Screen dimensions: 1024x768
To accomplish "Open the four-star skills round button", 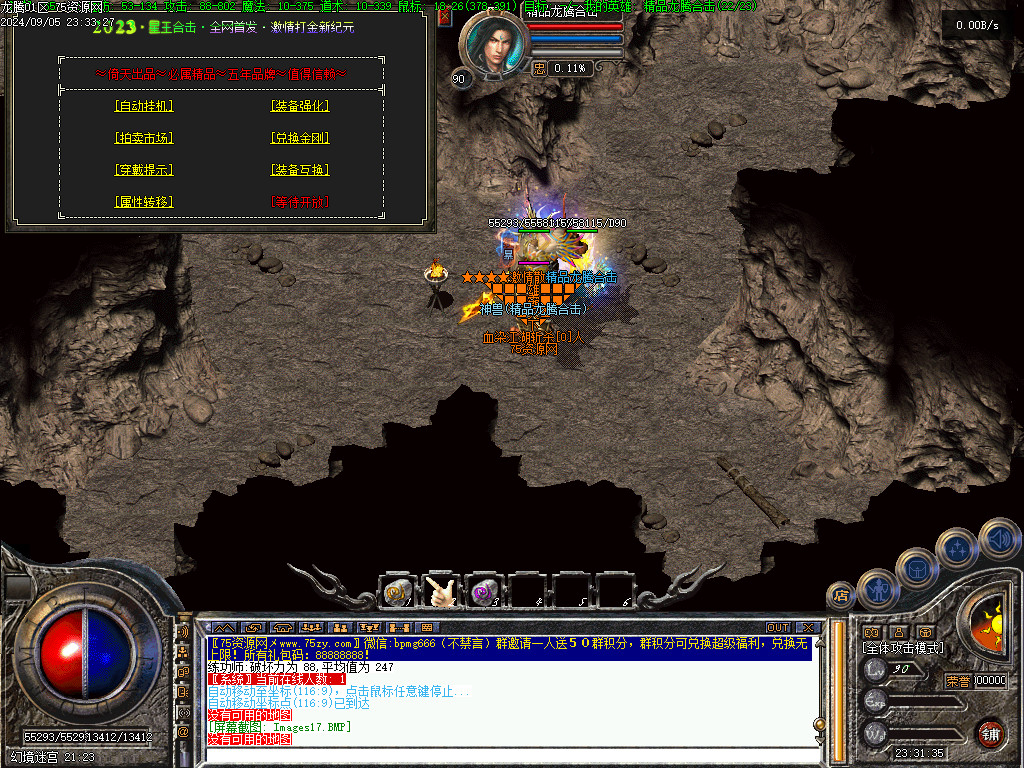I will 957,547.
